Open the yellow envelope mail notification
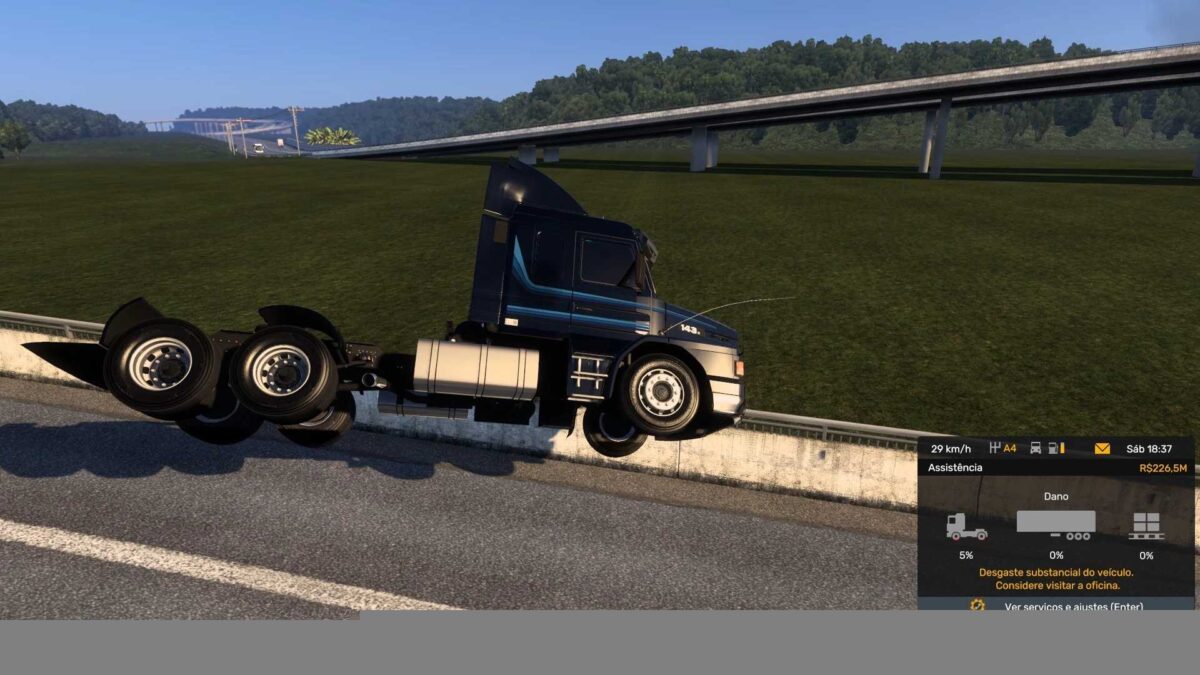 [1102, 448]
